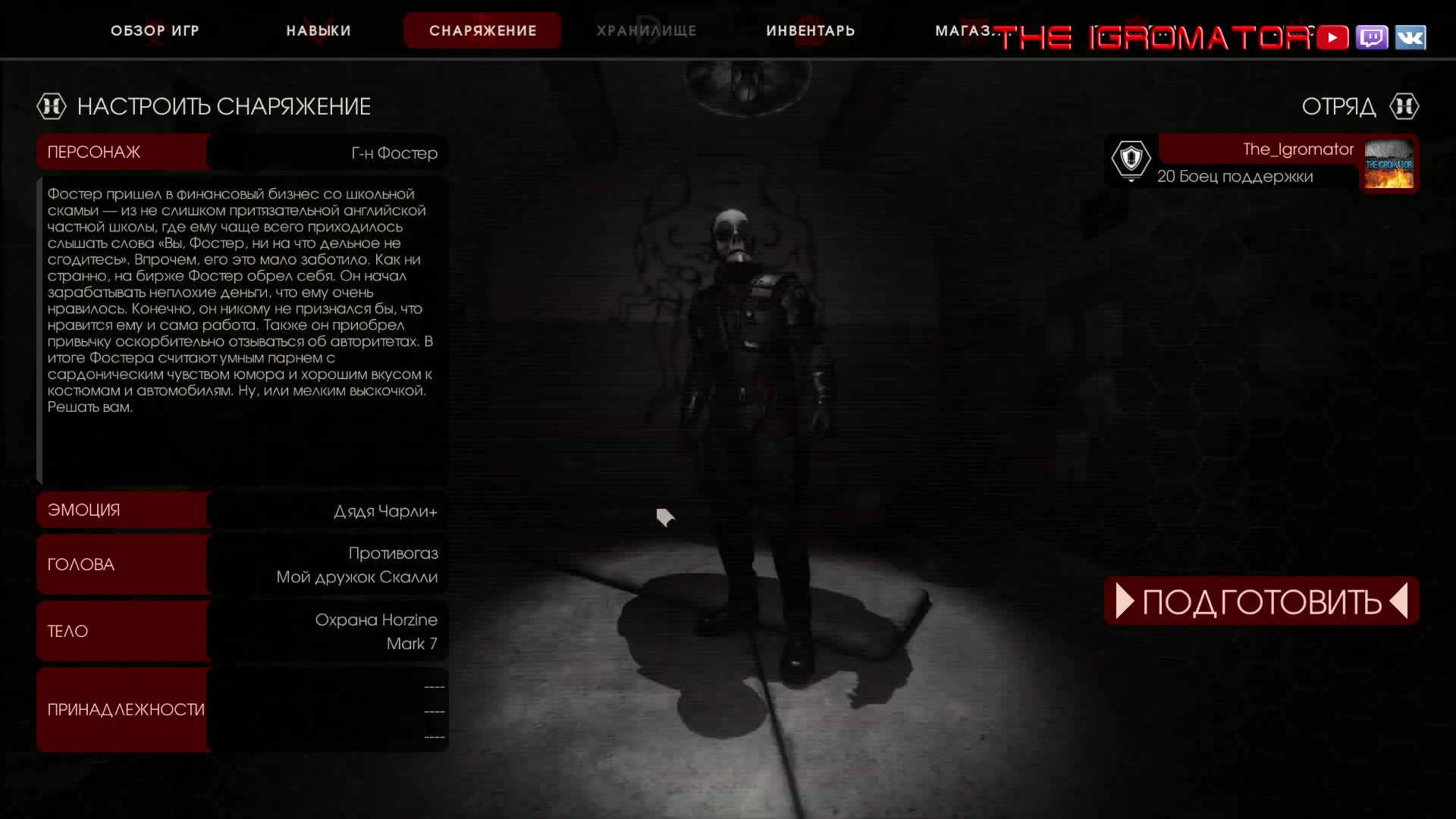Image resolution: width=1456 pixels, height=819 pixels.
Task: Click the gamepad icon beside НАСТРОИТЬ СНАРЯЖЕНИЕ
Action: (51, 106)
